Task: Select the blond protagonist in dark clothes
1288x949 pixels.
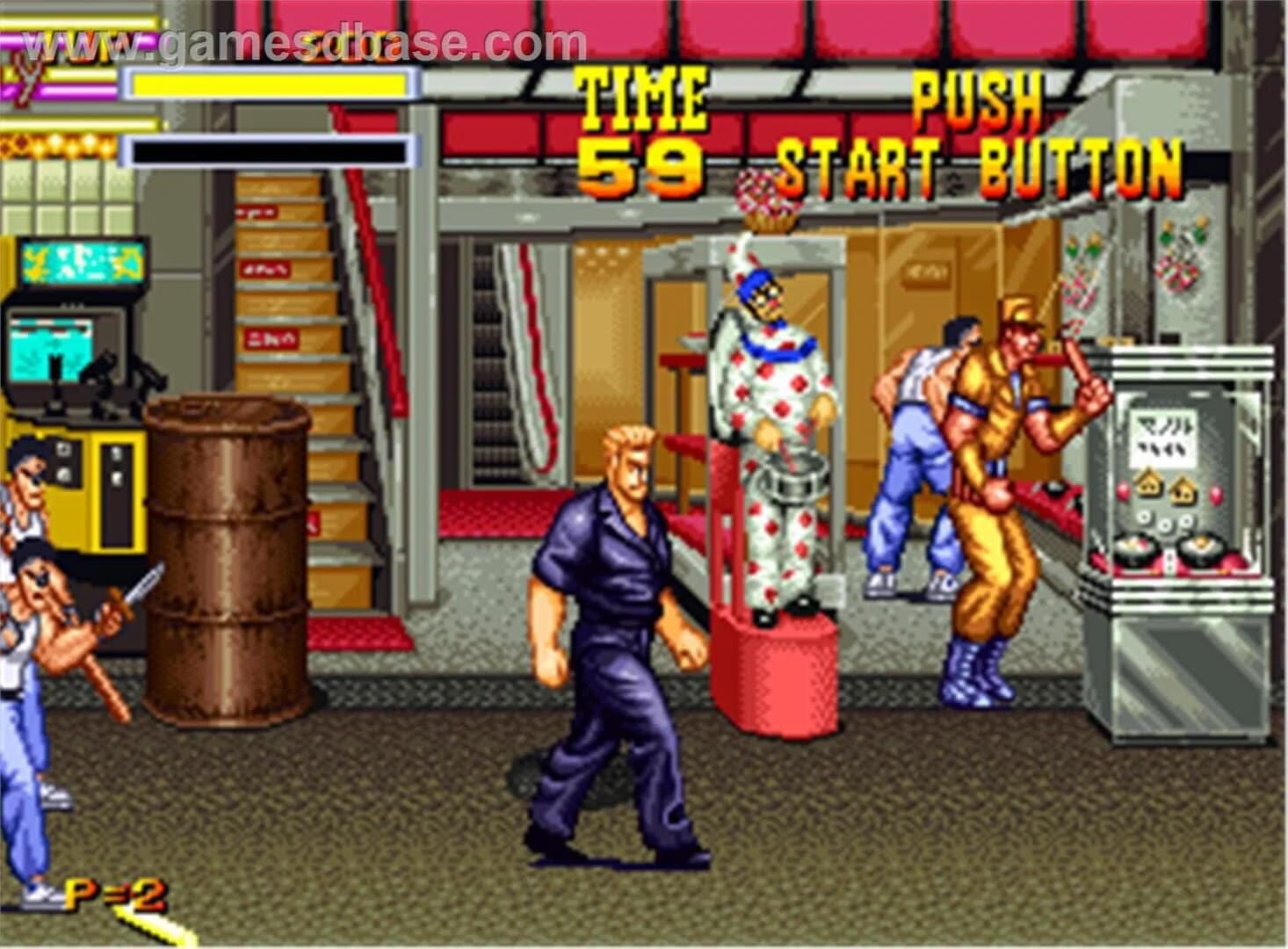Action: [x=615, y=615]
